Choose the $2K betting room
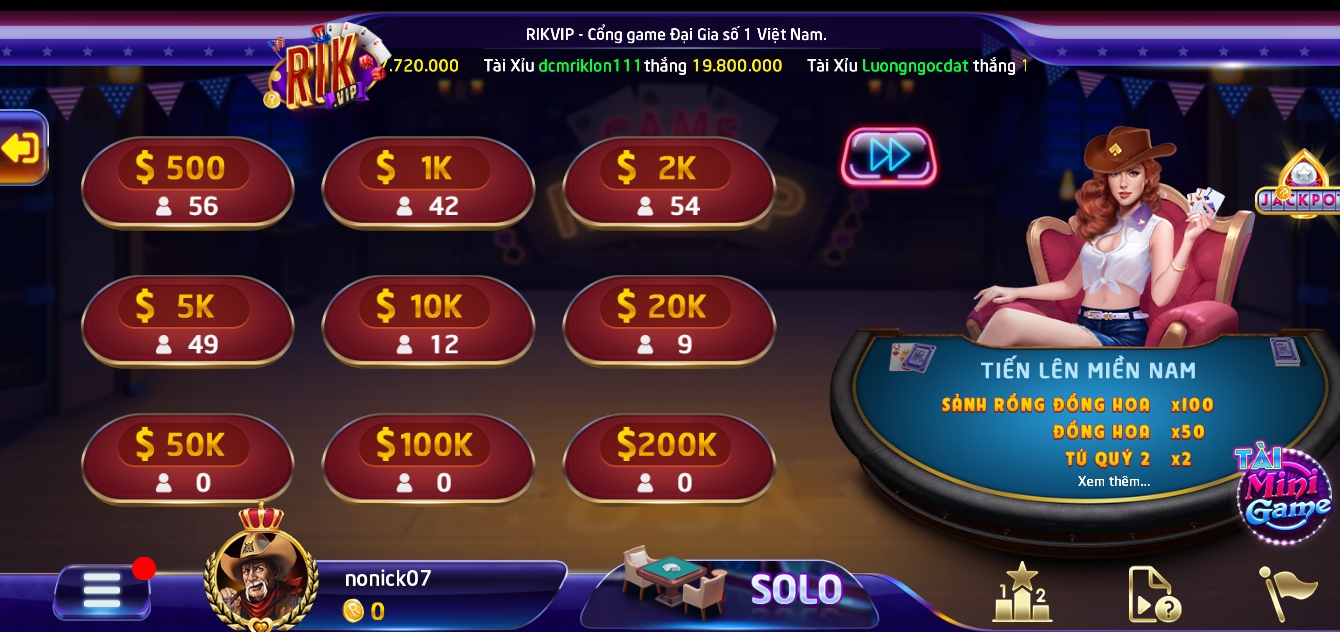The image size is (1340, 632). (x=669, y=184)
